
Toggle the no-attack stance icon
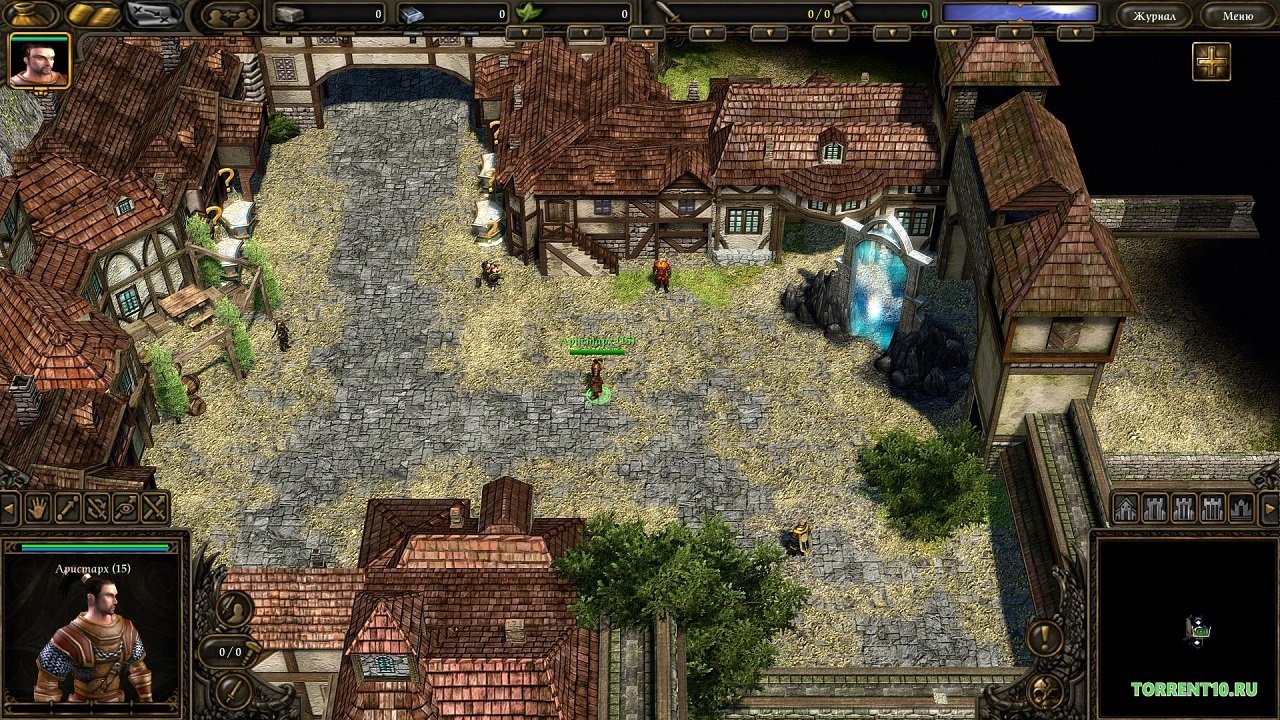pyautogui.click(x=95, y=507)
